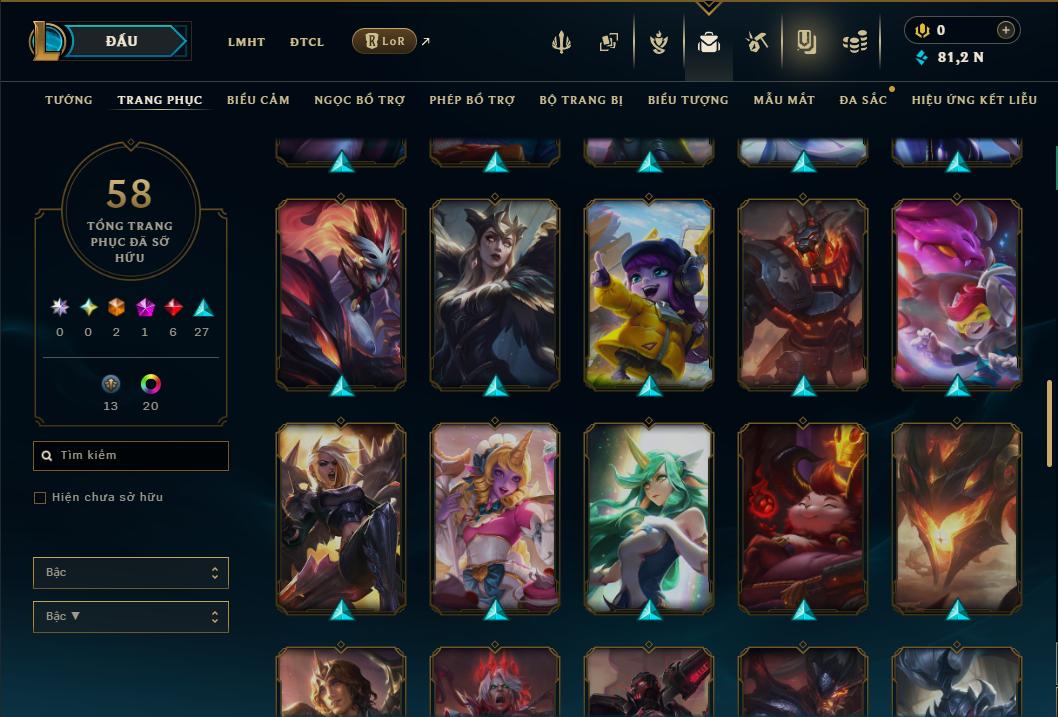This screenshot has height=717, width=1058.
Task: Open the Bậc ▼ sort dropdown
Action: pyautogui.click(x=131, y=617)
